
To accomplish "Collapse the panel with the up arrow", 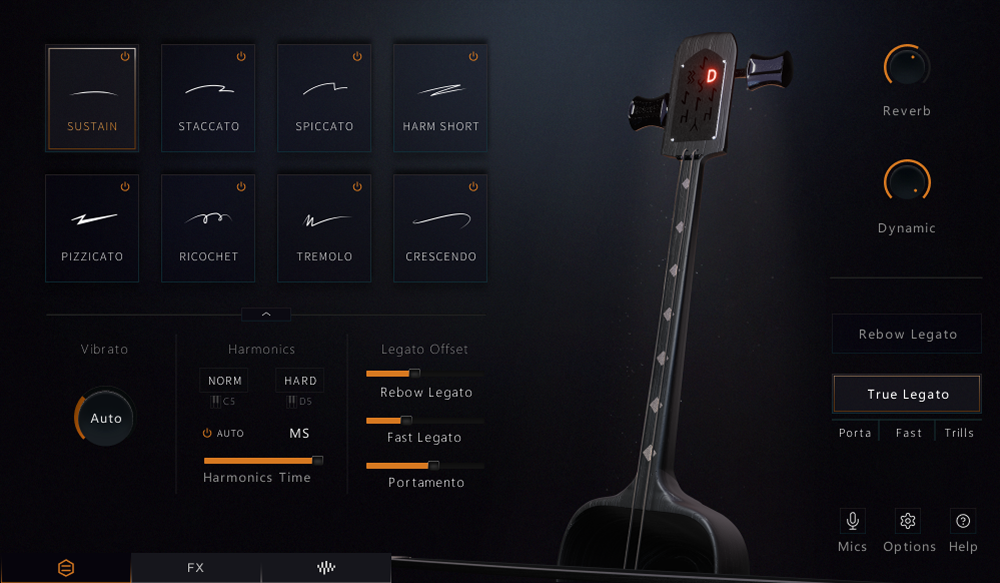I will click(266, 314).
